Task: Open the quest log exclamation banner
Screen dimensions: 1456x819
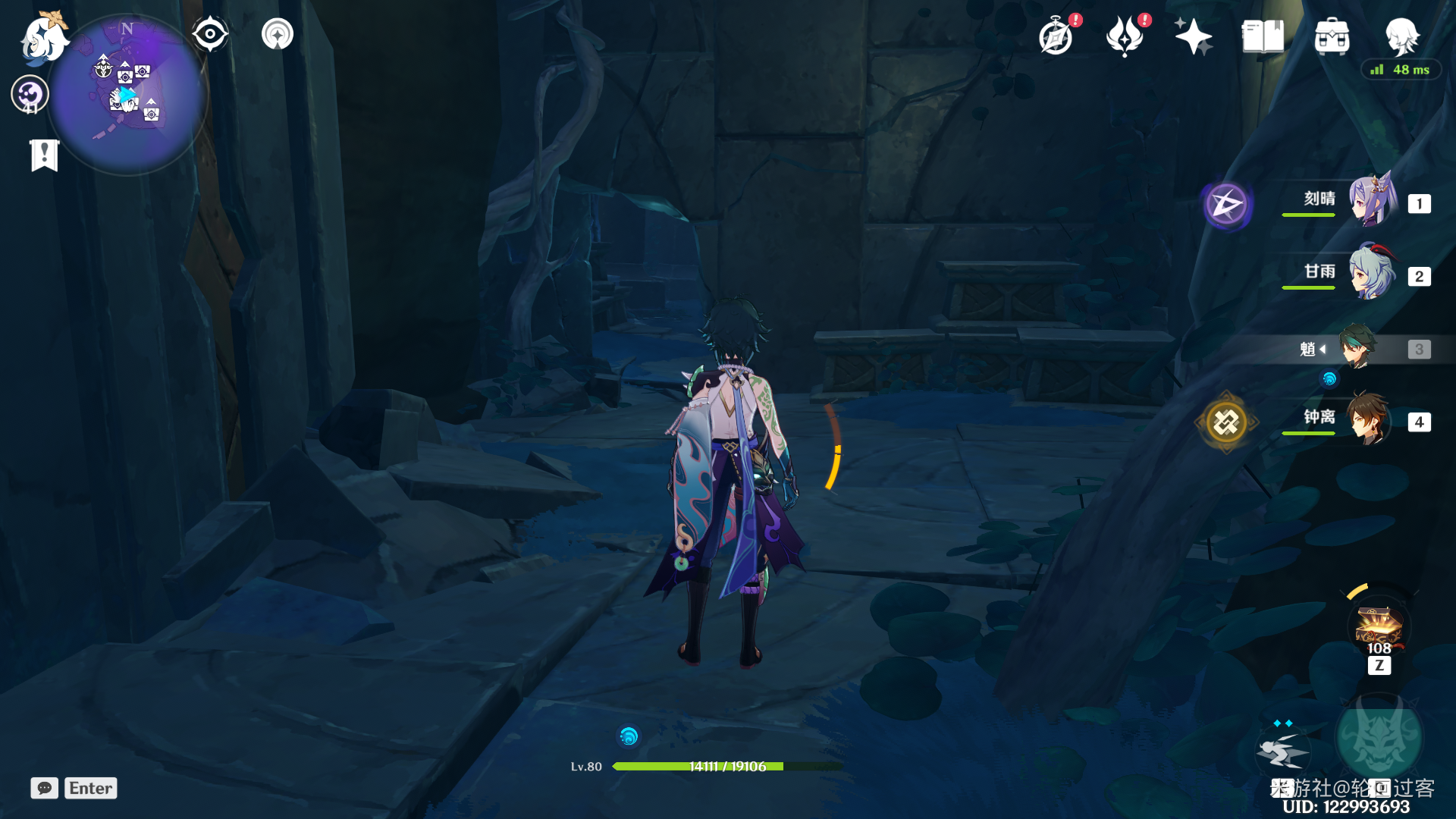Action: [44, 155]
